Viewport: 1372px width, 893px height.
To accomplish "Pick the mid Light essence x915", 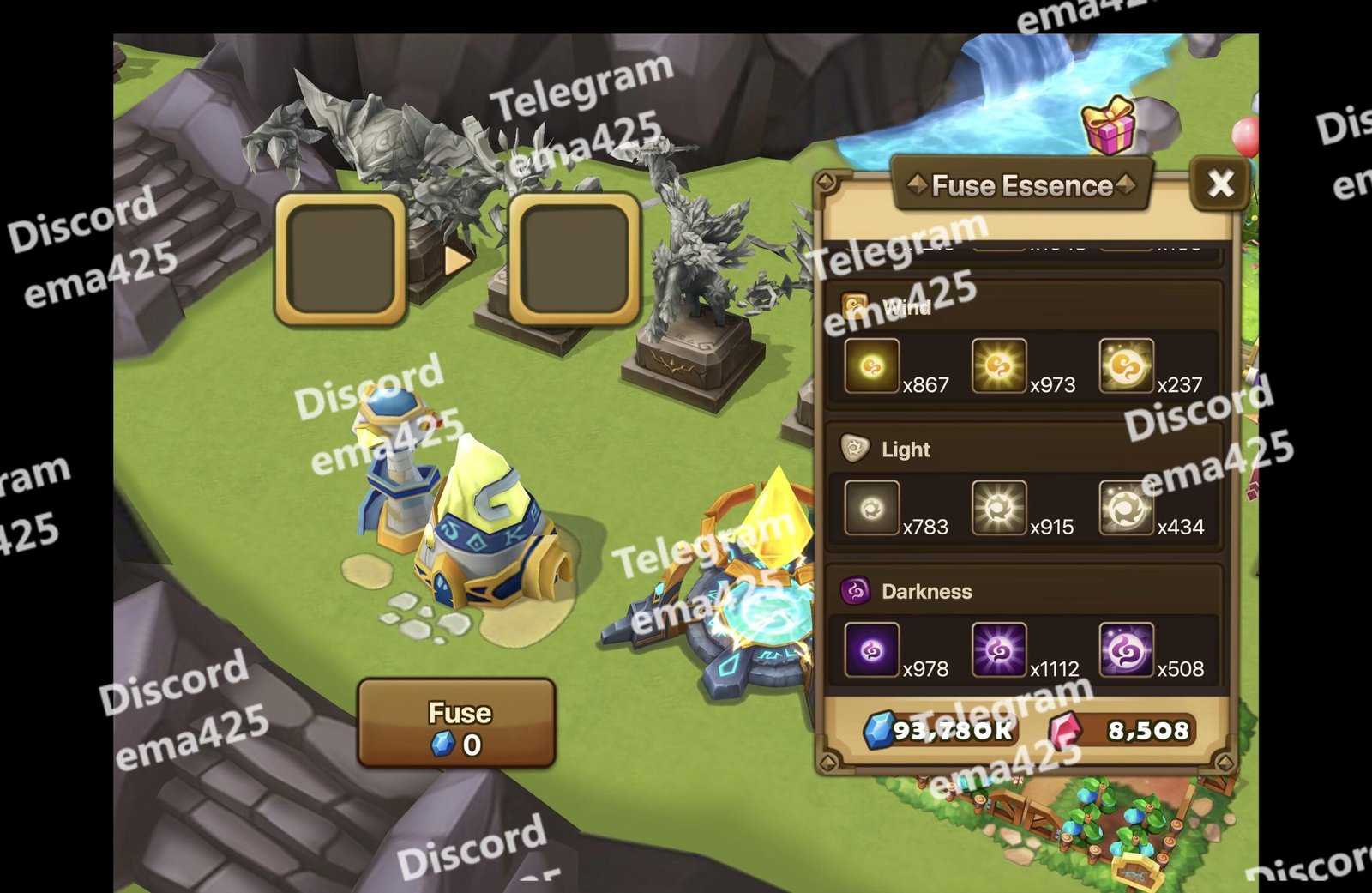I will (x=998, y=509).
